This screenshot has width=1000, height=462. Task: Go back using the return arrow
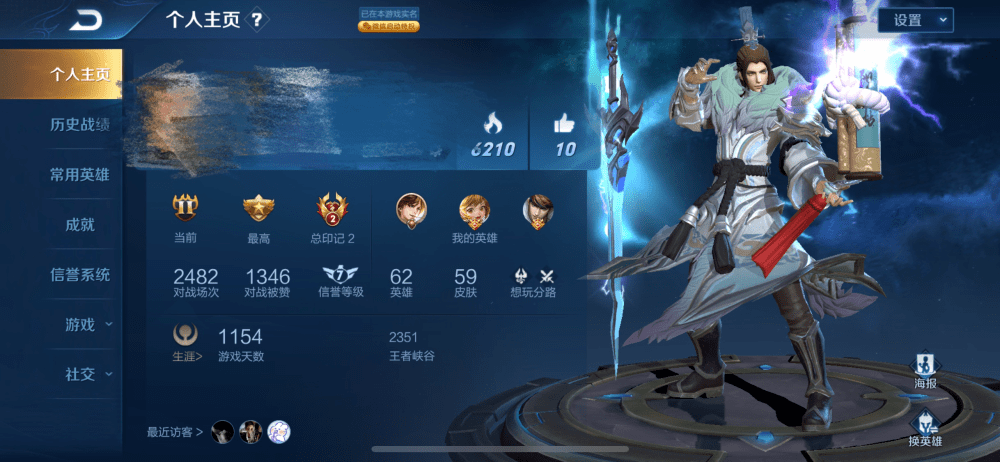pos(87,20)
